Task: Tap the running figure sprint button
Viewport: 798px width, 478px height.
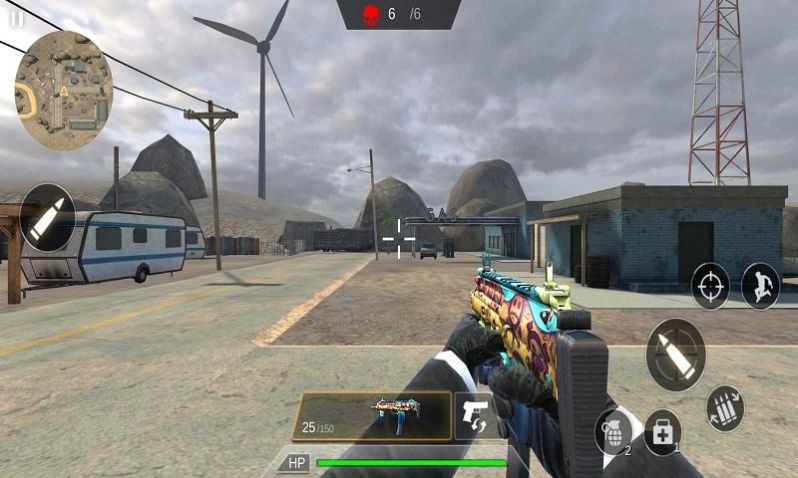Action: [760, 285]
